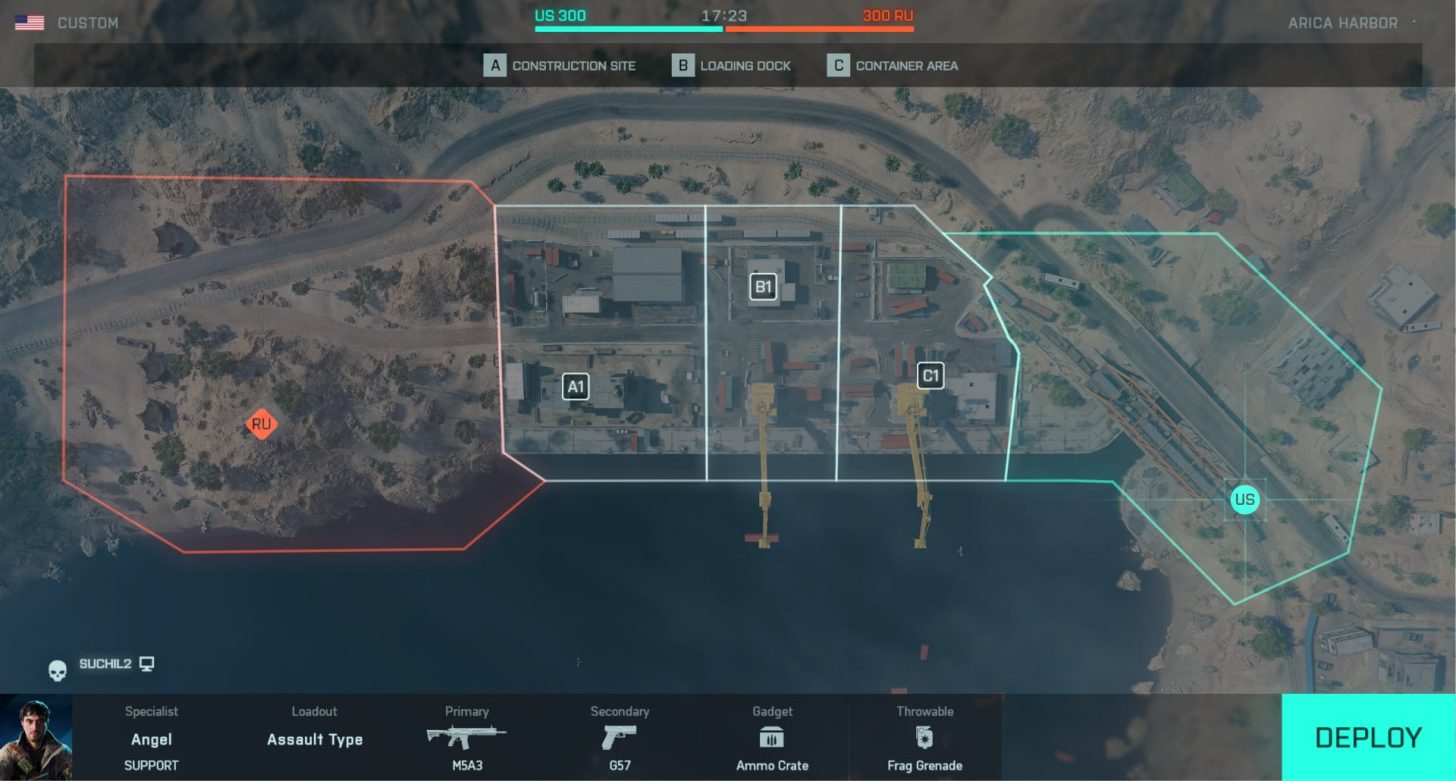
Task: Select the RU headquarters marker
Action: (261, 425)
